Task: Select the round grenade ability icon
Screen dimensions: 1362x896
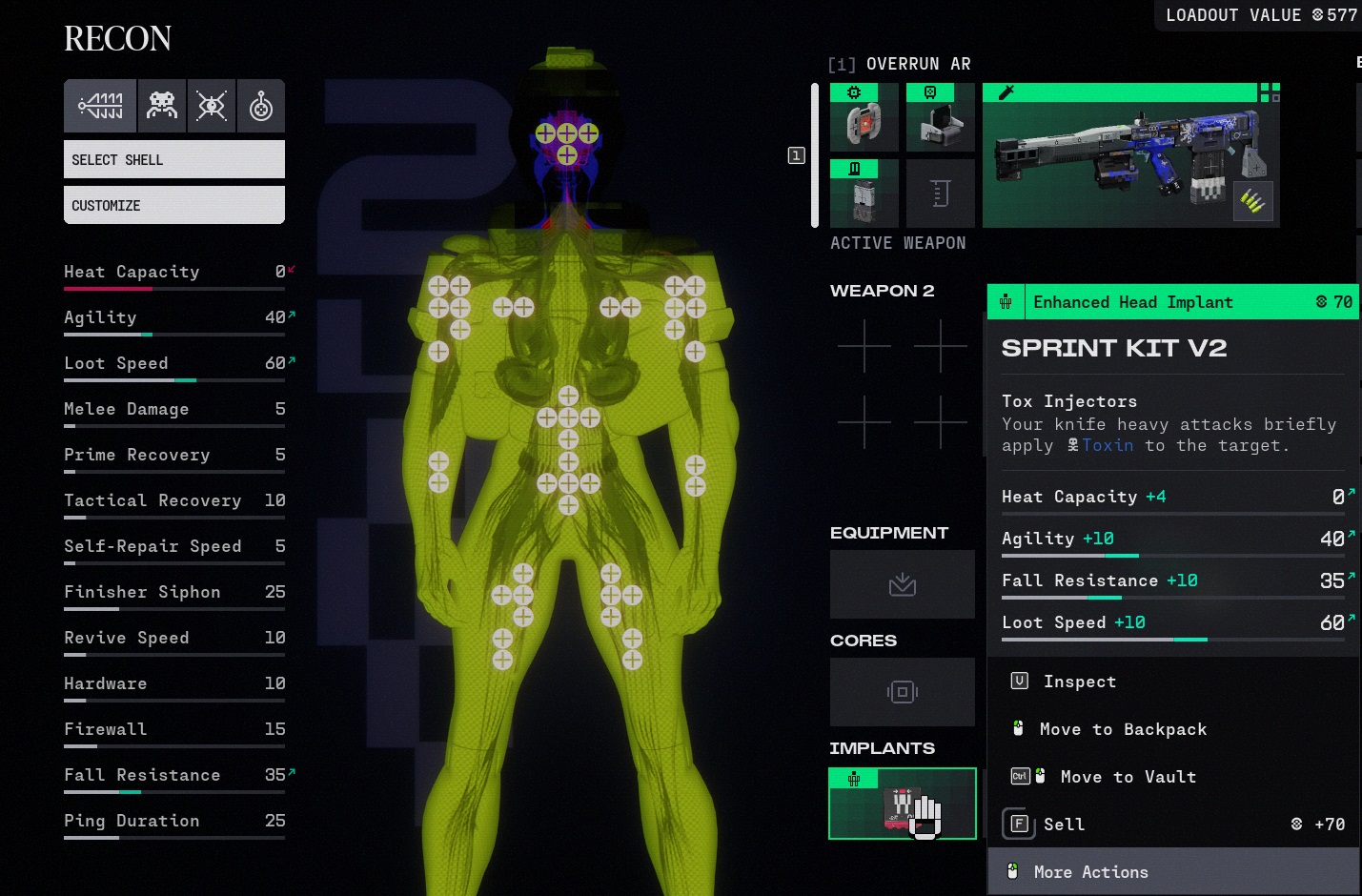Action: (x=260, y=106)
